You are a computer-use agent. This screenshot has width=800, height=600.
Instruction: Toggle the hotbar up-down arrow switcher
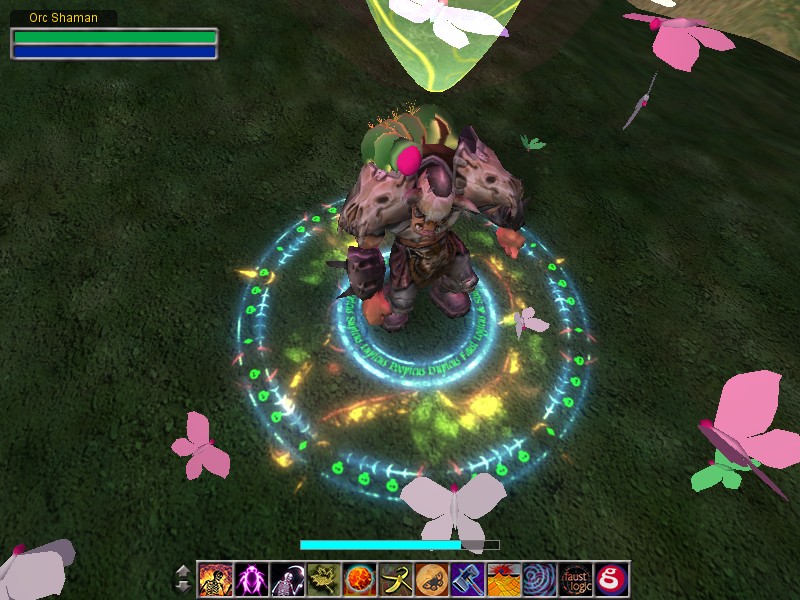pyautogui.click(x=183, y=578)
